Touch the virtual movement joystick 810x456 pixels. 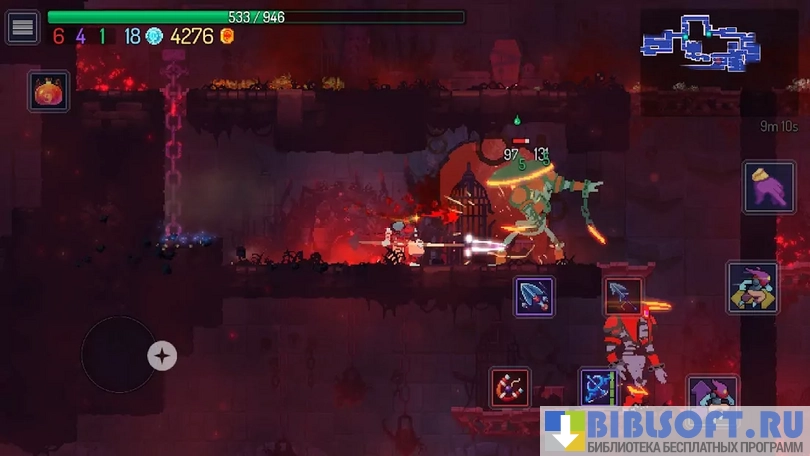point(119,354)
